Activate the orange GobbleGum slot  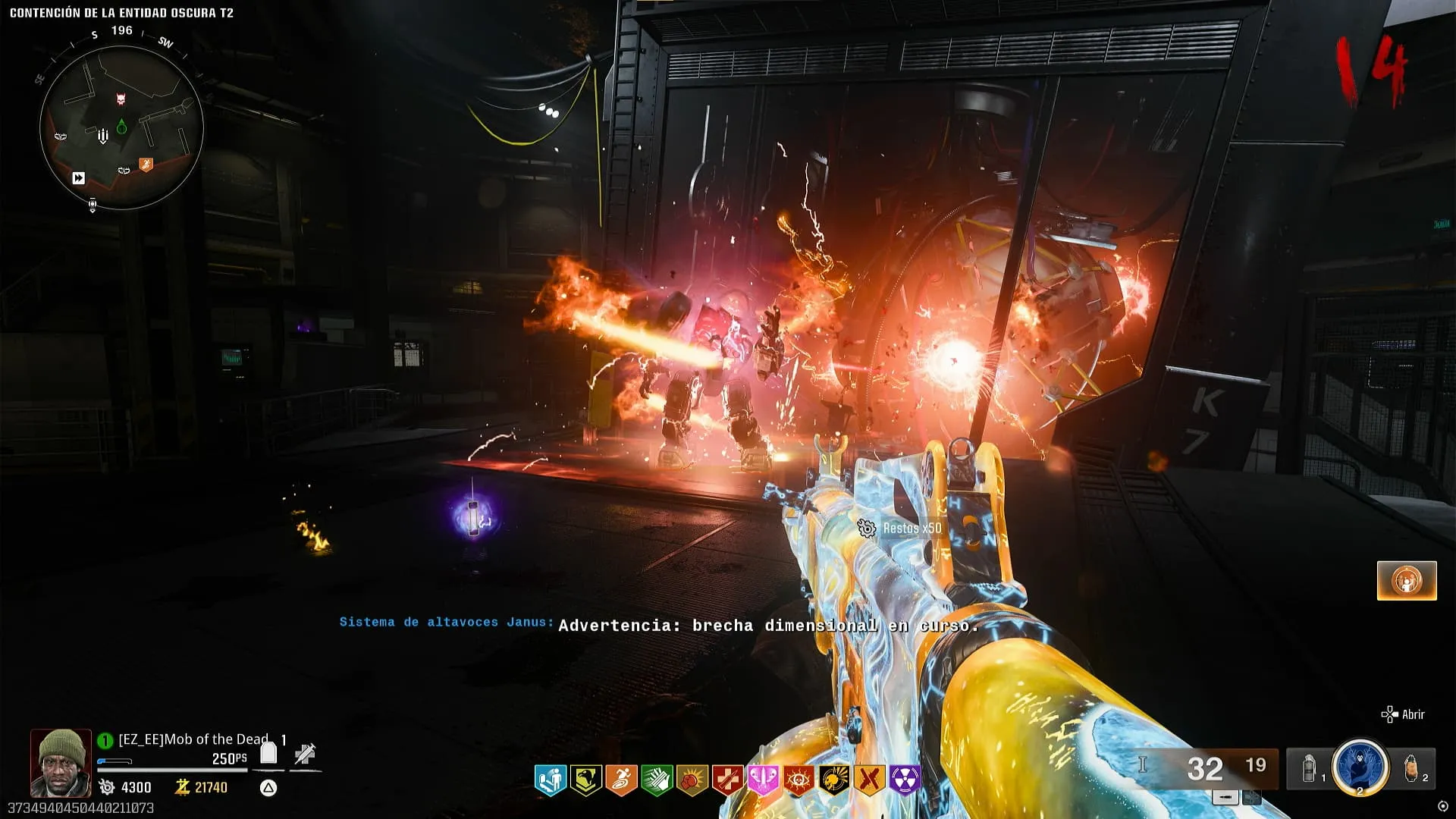(1407, 581)
